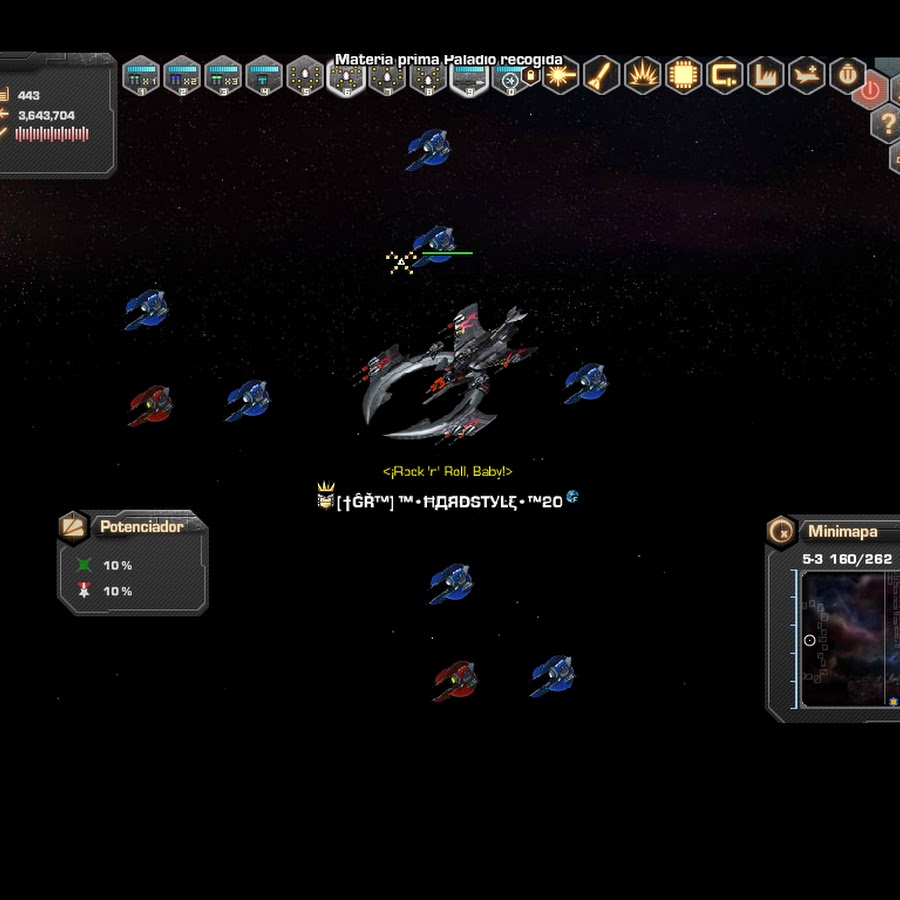Activate the drone formation in slot 5

[x=305, y=76]
